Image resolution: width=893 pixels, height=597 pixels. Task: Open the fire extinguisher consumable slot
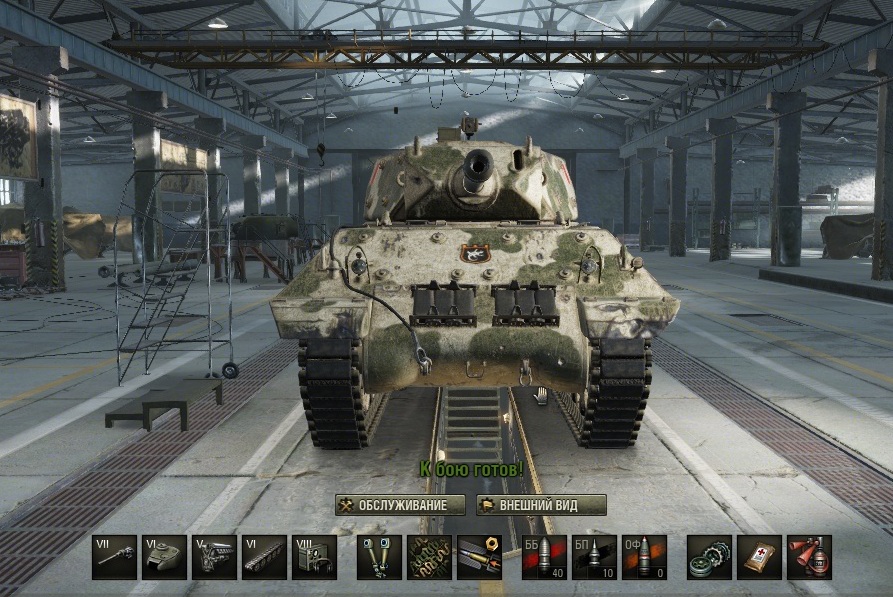809,557
